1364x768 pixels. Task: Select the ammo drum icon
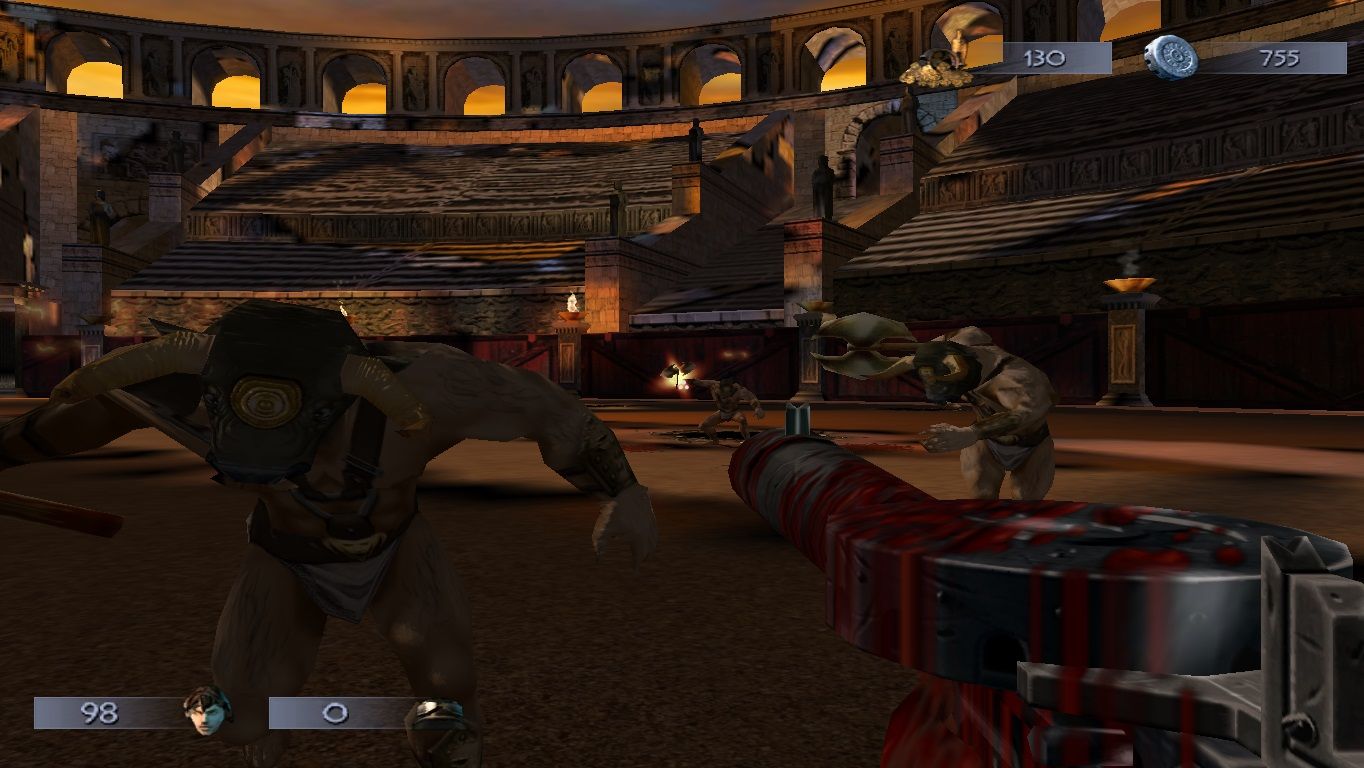[x=1170, y=58]
